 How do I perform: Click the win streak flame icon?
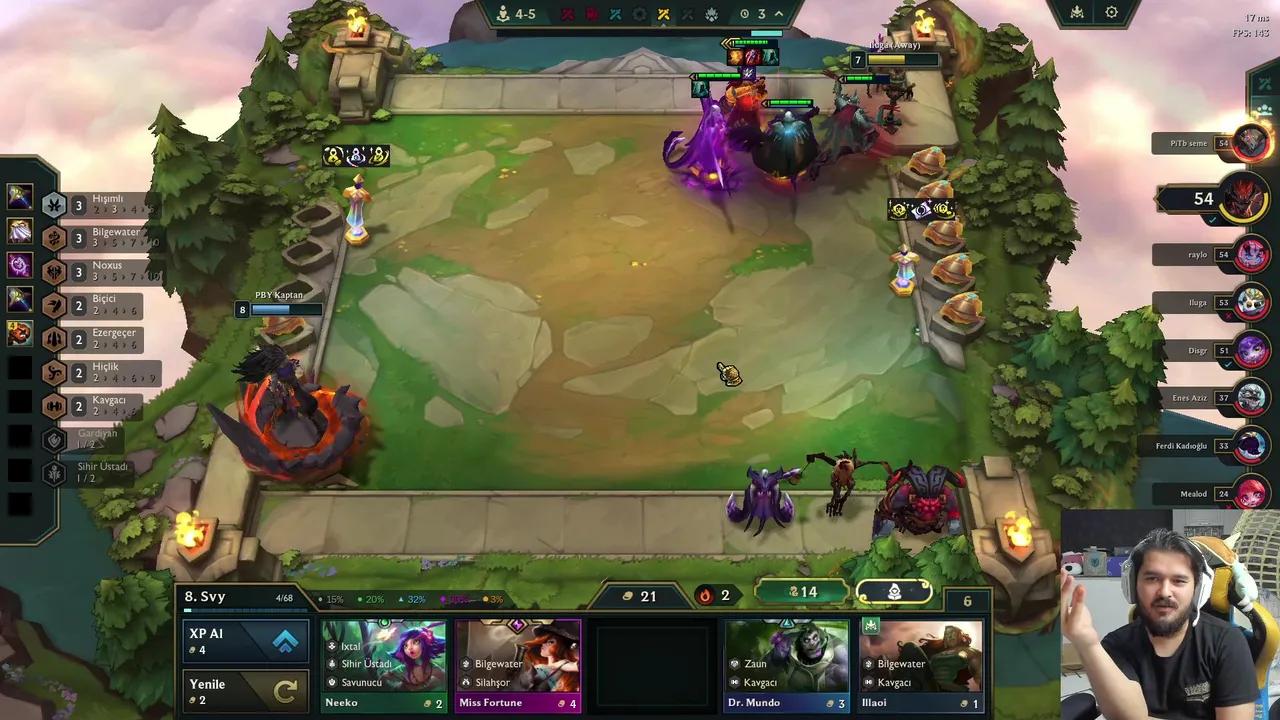pos(706,595)
